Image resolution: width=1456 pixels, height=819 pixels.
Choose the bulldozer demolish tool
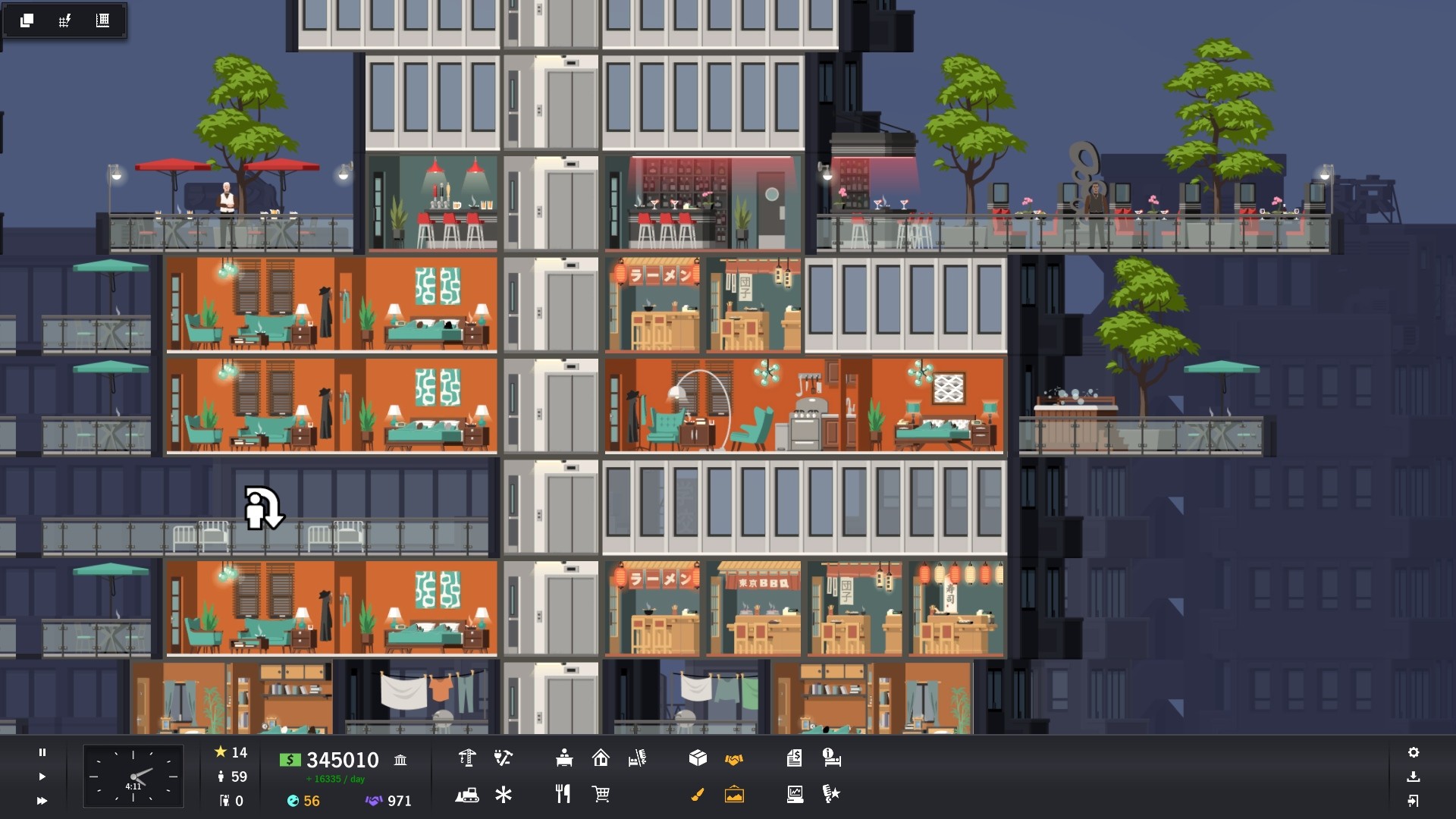(467, 795)
